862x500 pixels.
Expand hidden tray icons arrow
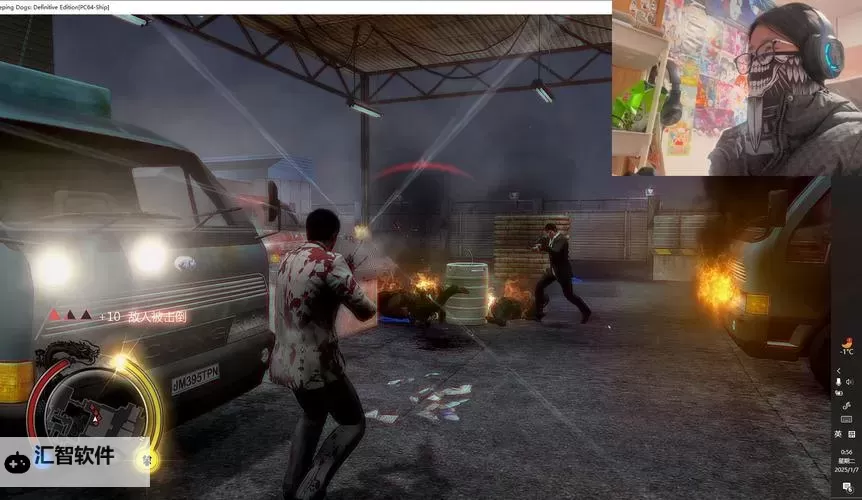838,370
